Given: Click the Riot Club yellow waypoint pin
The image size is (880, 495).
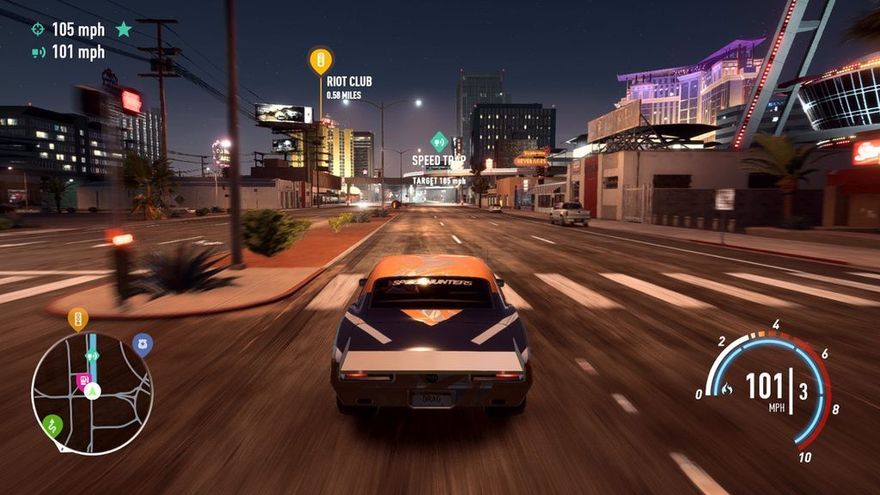Looking at the screenshot, I should [320, 60].
